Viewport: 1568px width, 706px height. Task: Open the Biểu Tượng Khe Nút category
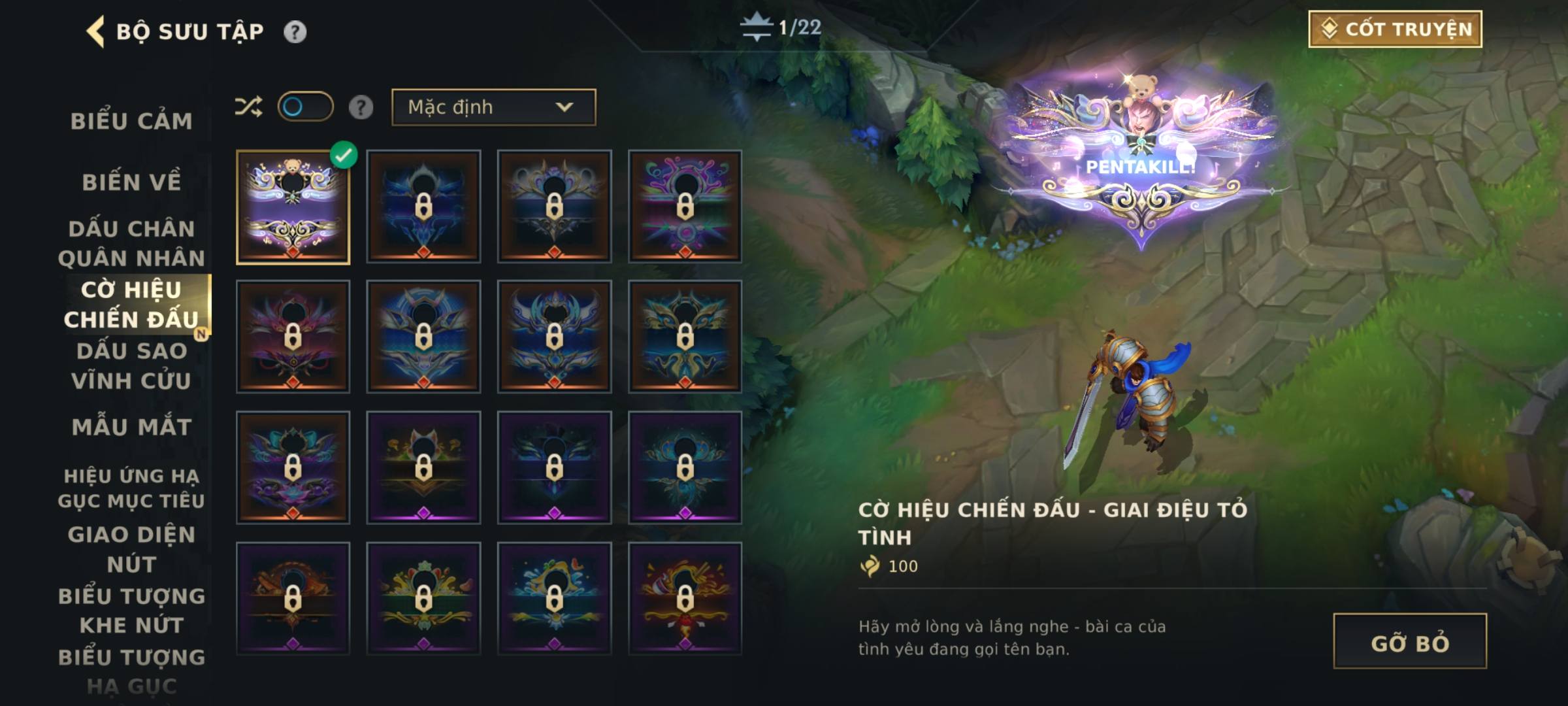click(131, 610)
